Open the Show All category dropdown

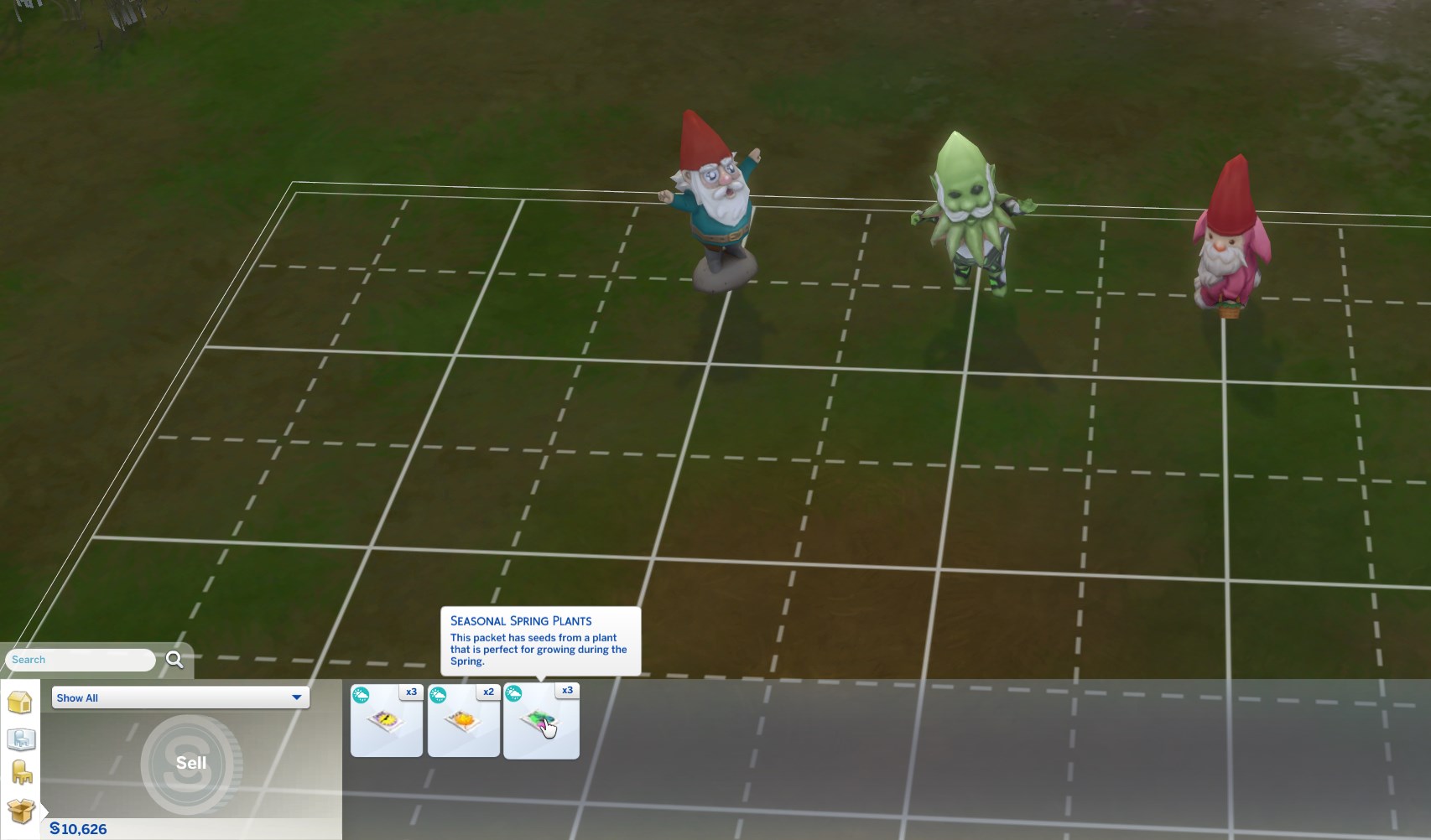179,697
